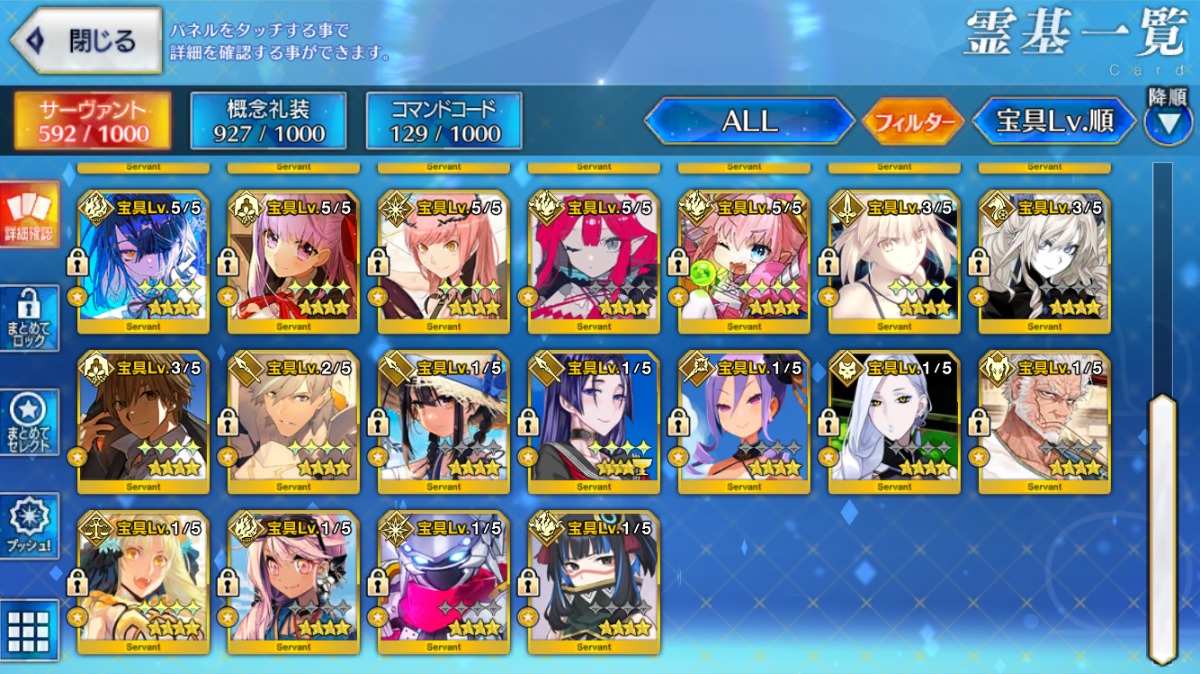Screen dimensions: 1200x674
Task: Switch to the 概念礼装 tab
Action: click(x=269, y=121)
